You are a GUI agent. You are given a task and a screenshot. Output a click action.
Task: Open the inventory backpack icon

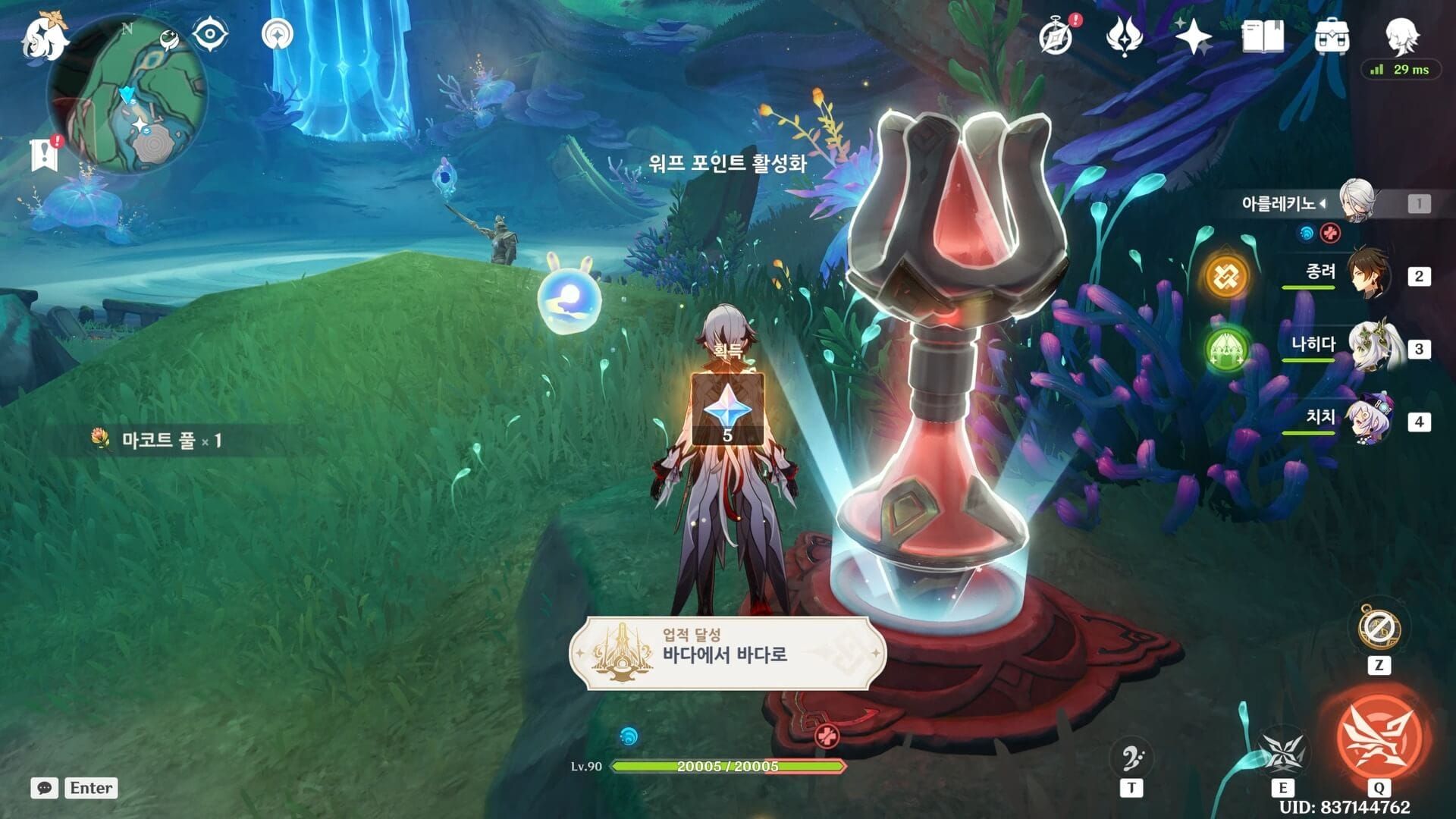pyautogui.click(x=1332, y=36)
